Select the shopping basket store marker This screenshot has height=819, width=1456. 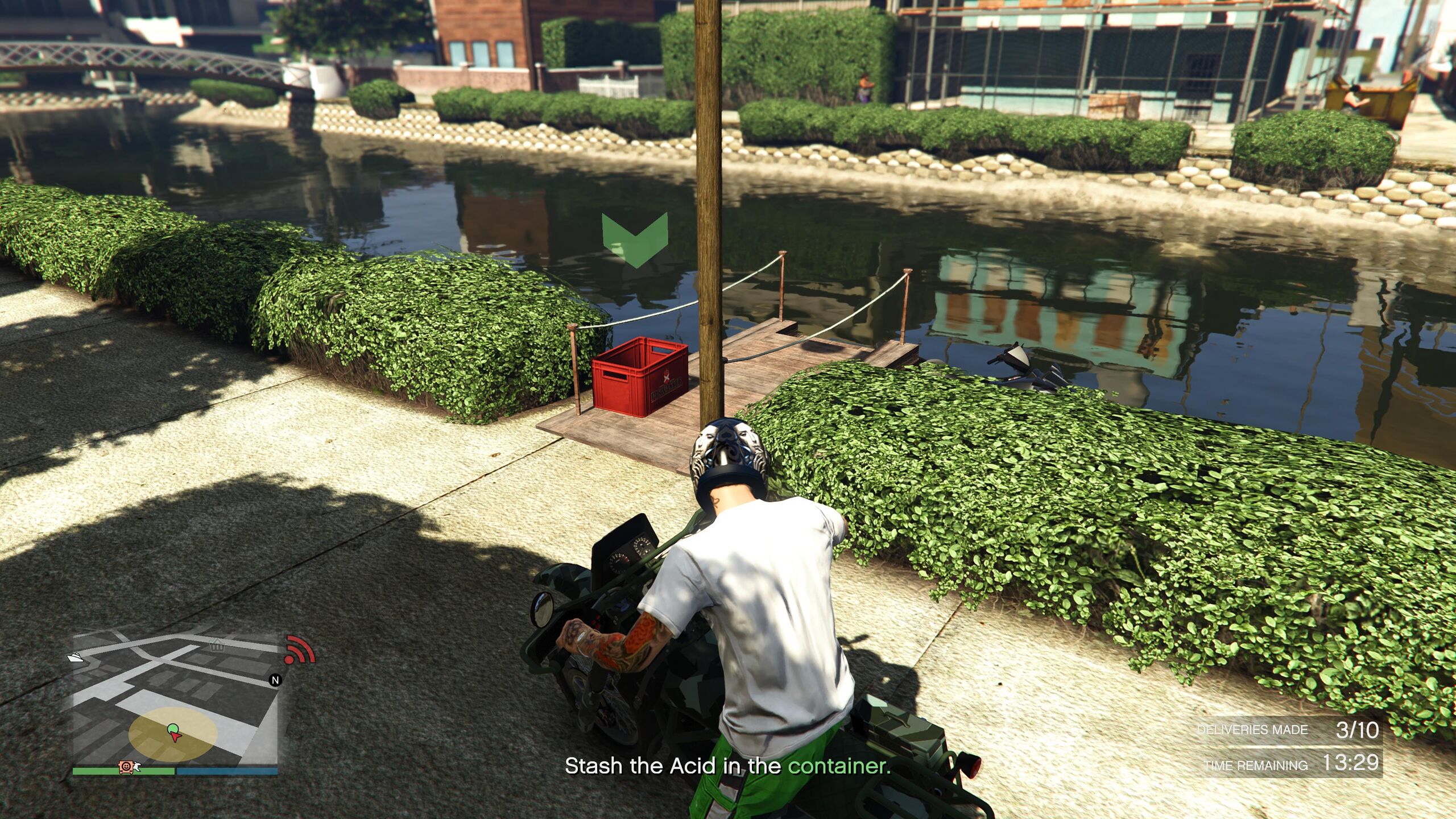(216, 645)
